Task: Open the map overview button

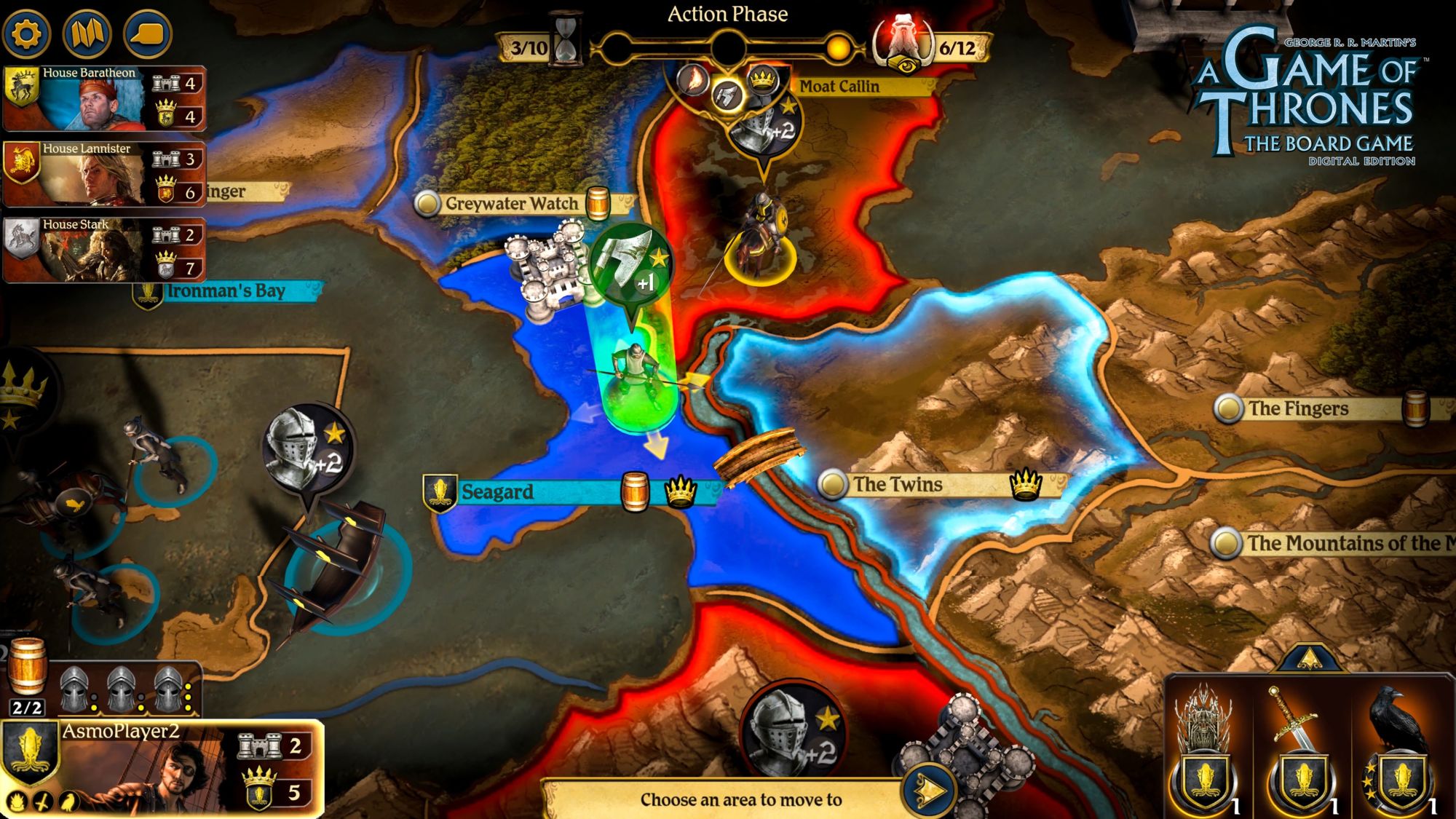Action: (x=87, y=33)
